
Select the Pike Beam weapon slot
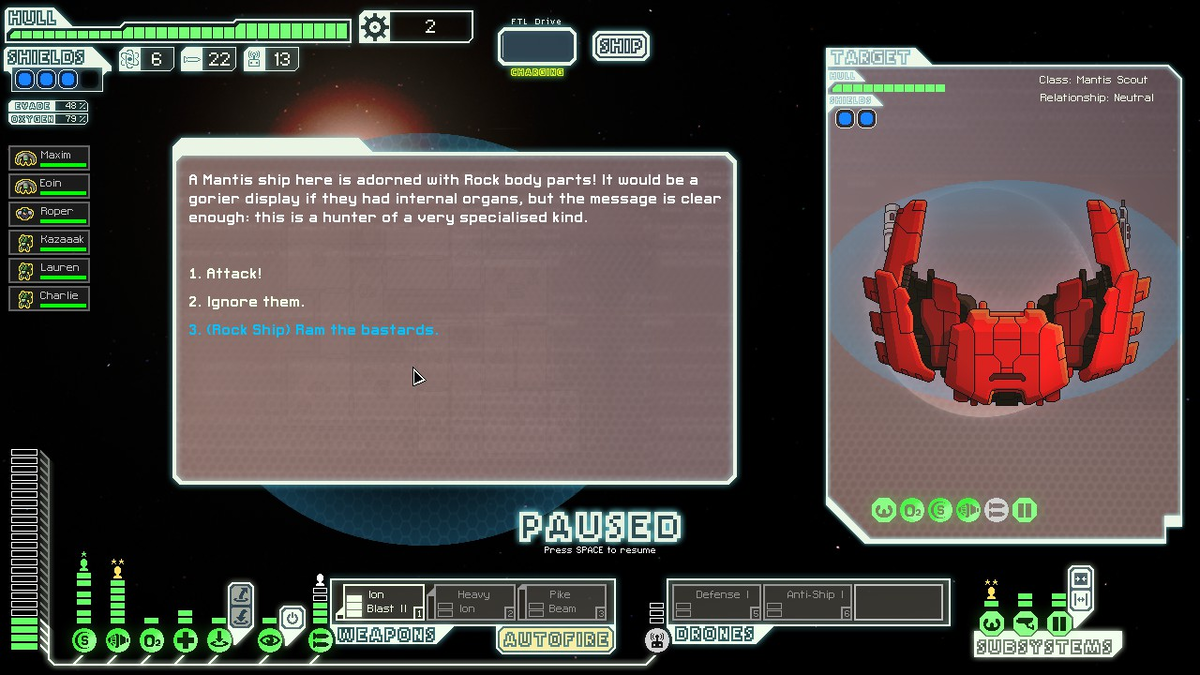click(x=563, y=602)
